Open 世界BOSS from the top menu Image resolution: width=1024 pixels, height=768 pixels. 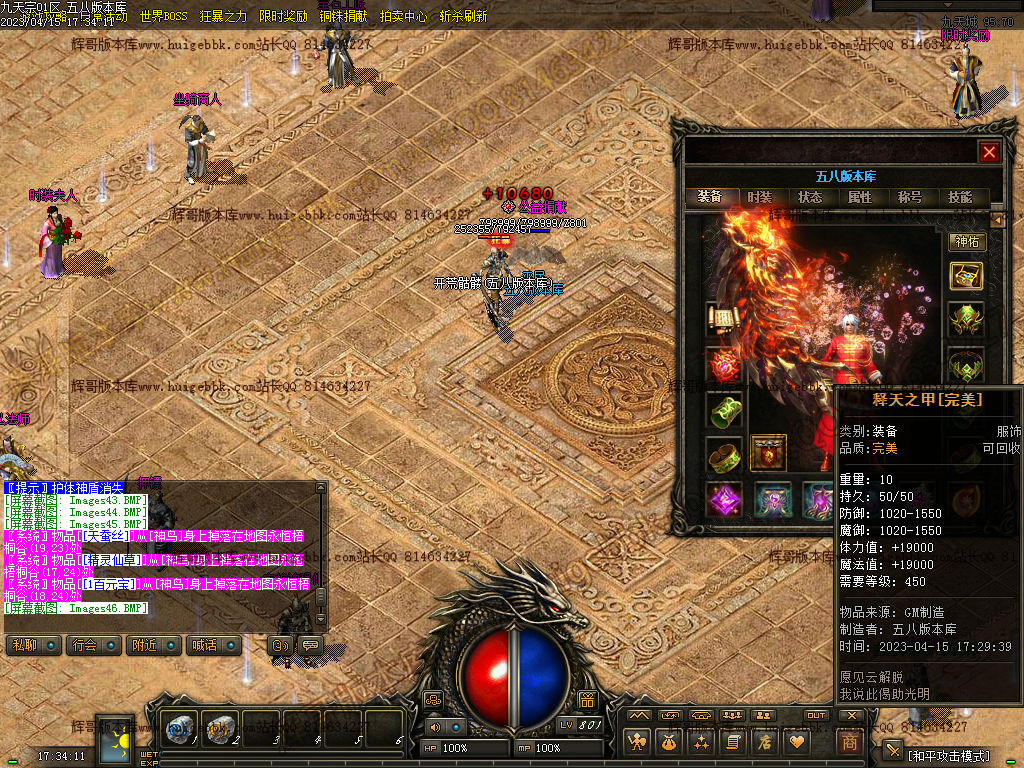164,17
